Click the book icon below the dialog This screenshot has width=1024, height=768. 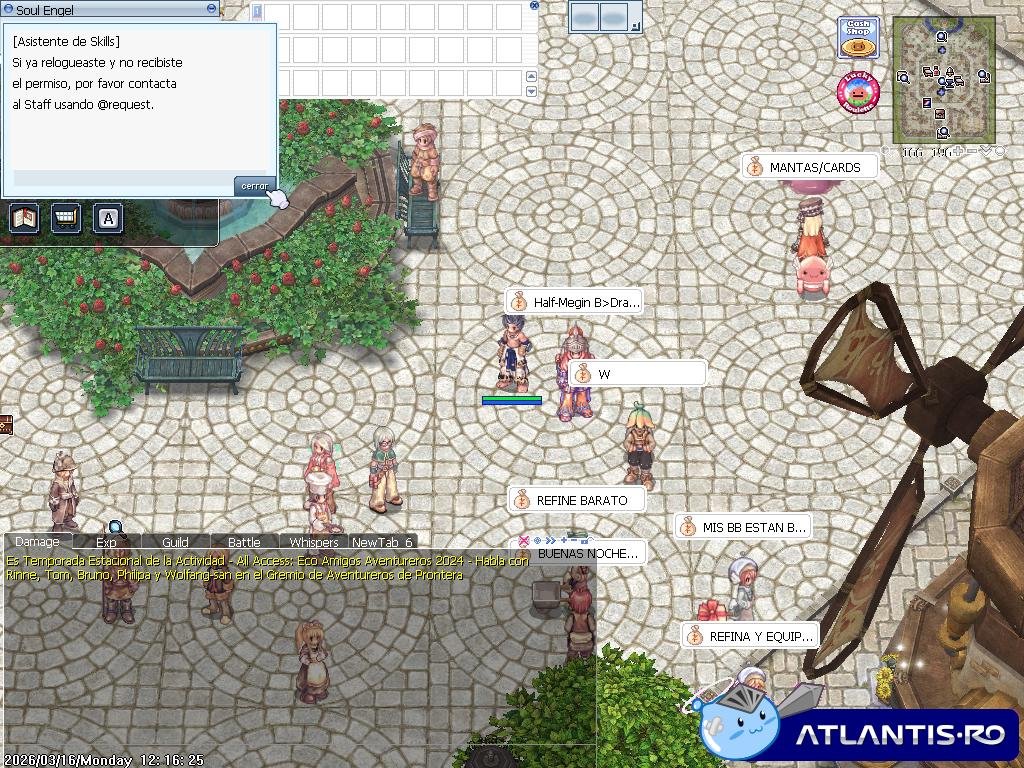tap(24, 217)
